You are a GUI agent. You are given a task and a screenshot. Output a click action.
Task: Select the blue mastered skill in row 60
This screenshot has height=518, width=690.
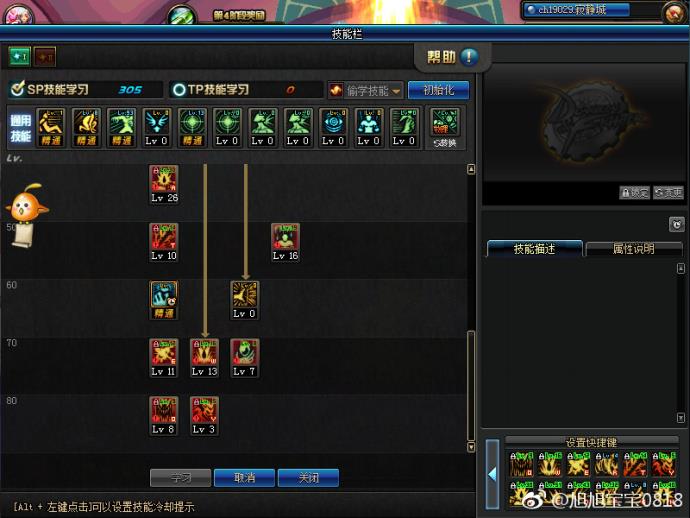click(164, 295)
